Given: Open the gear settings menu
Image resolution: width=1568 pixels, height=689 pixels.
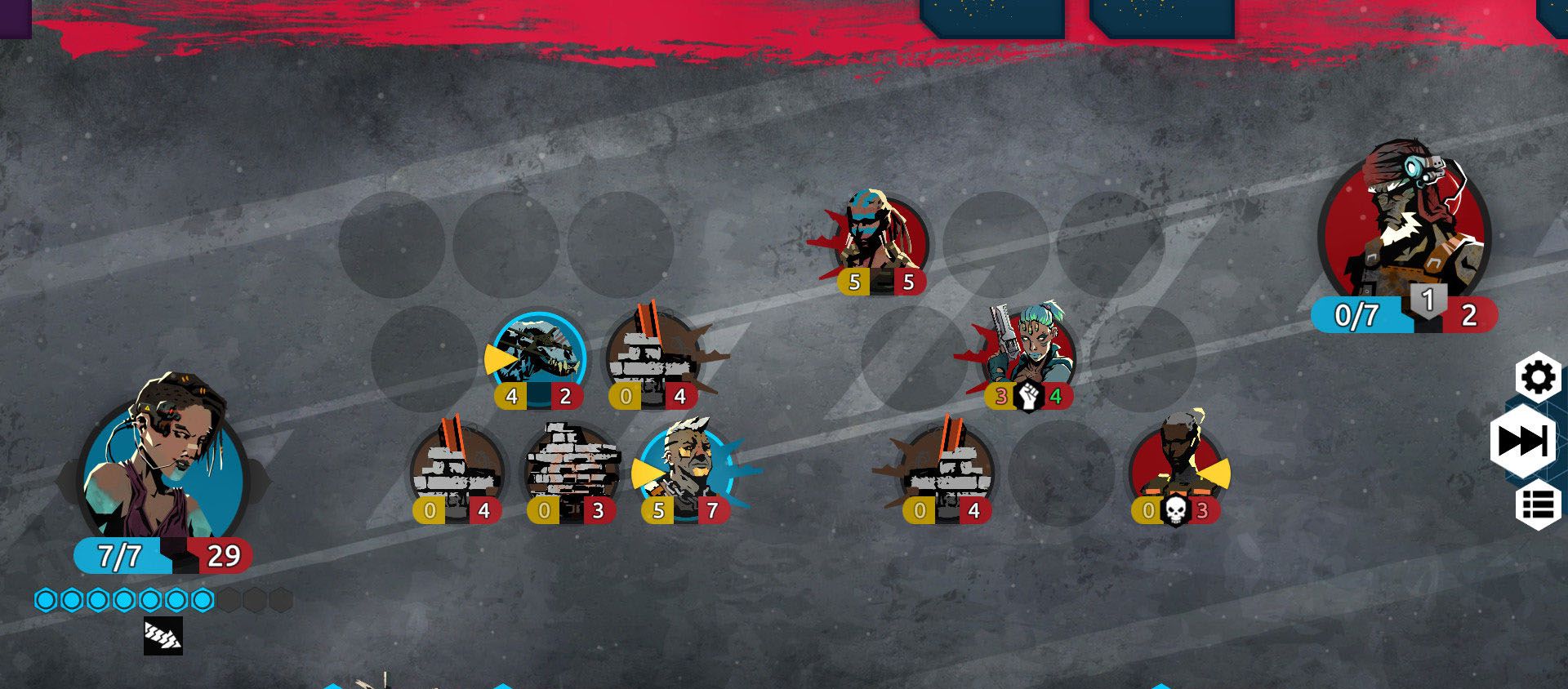Looking at the screenshot, I should tap(1538, 378).
